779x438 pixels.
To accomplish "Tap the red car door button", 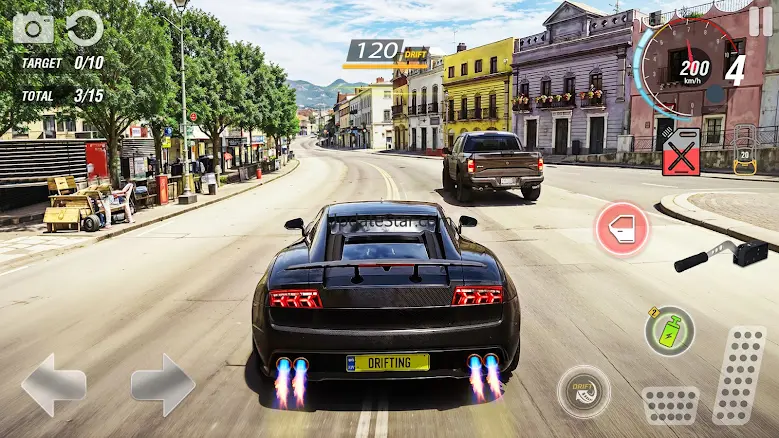I will (x=622, y=229).
